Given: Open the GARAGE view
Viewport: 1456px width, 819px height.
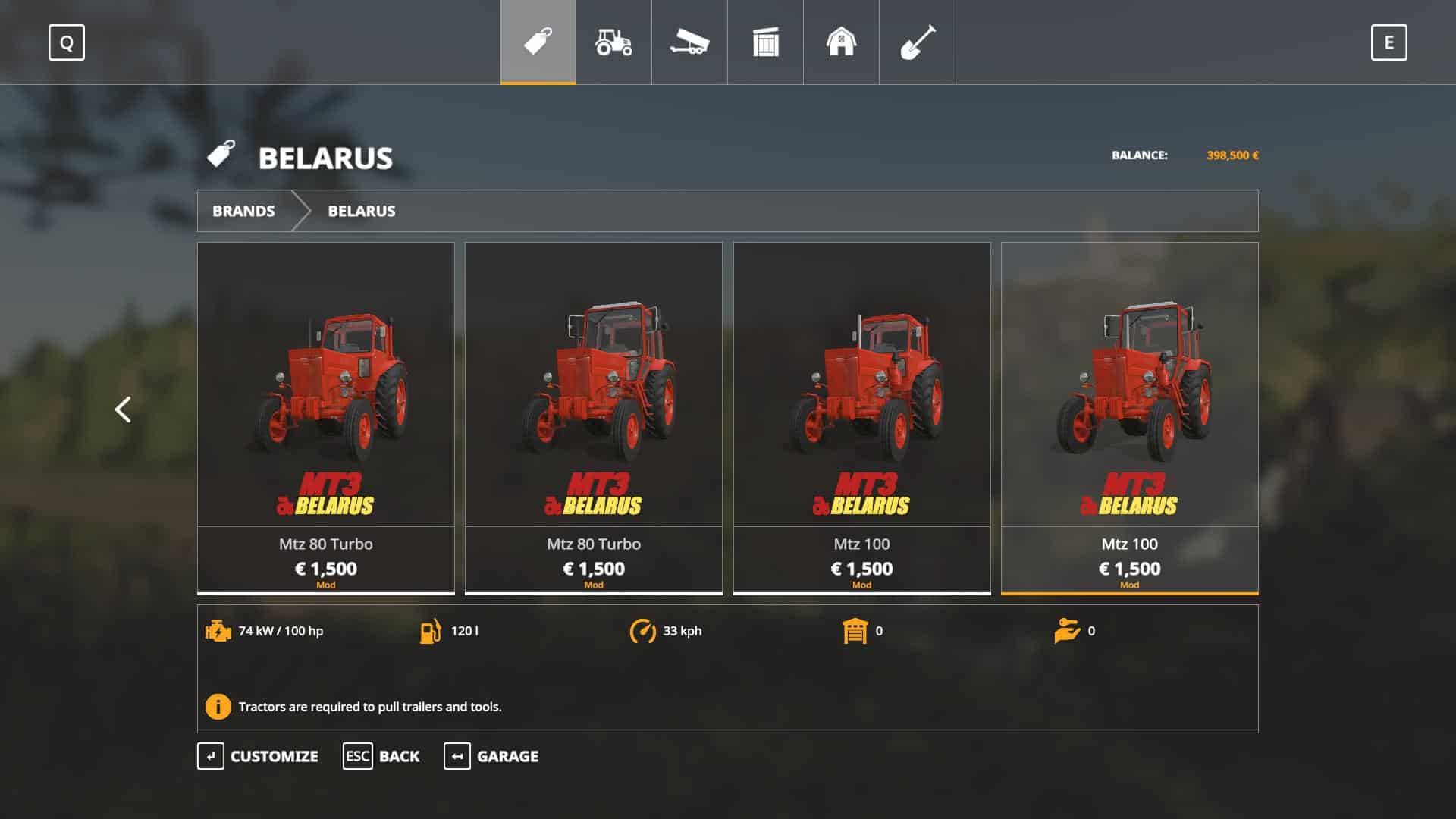Looking at the screenshot, I should pos(491,756).
